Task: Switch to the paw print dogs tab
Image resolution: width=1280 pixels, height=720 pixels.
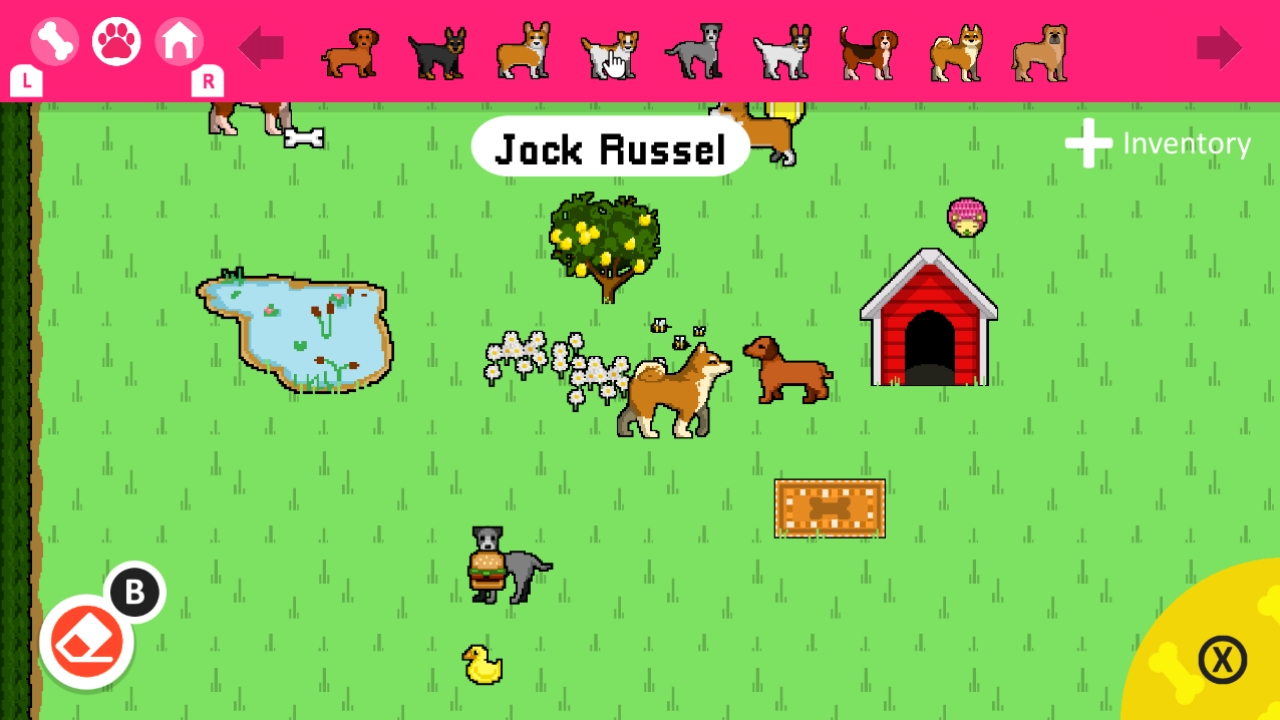Action: pyautogui.click(x=116, y=42)
